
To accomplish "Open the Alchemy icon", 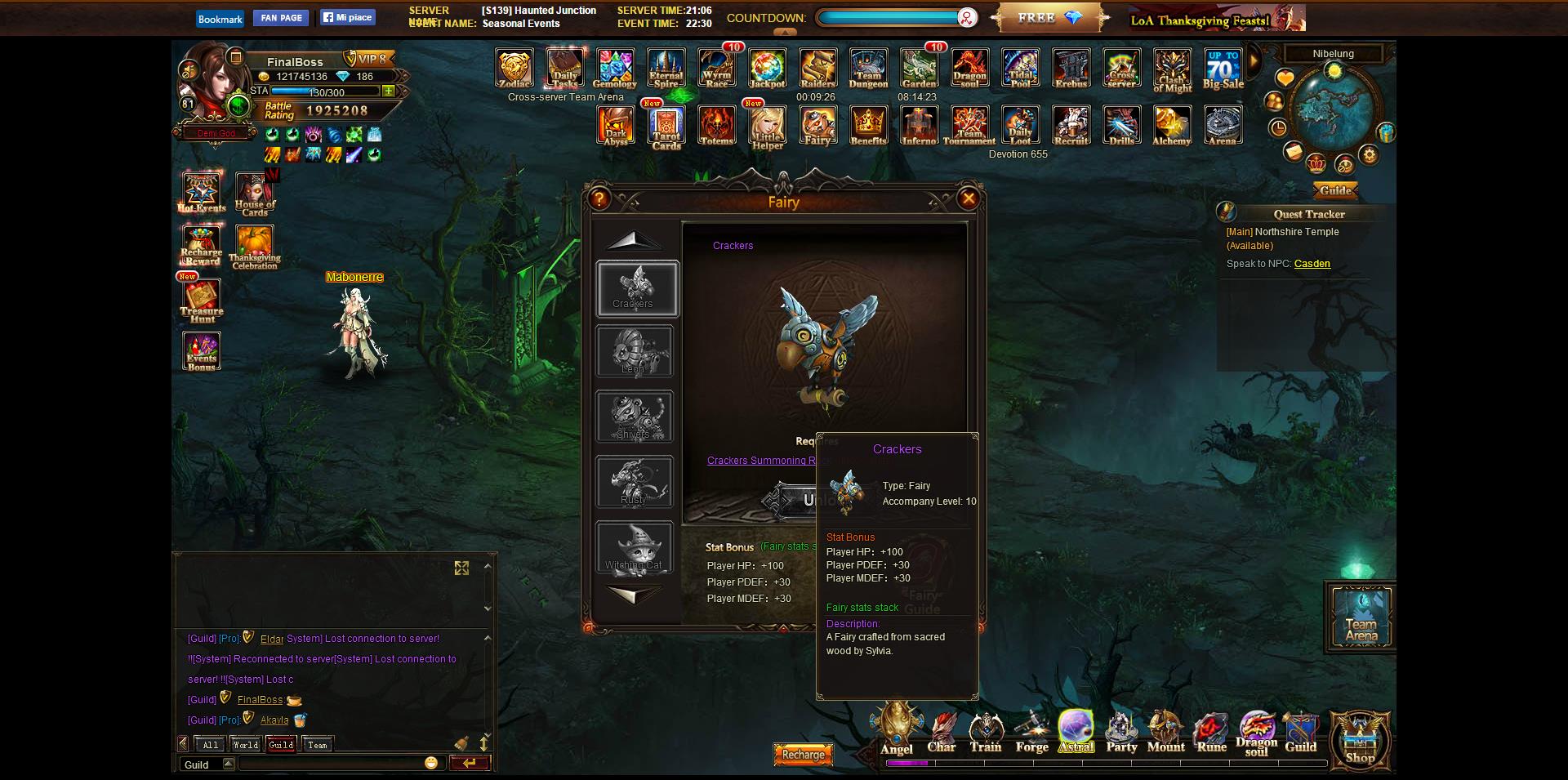I will (x=1172, y=126).
